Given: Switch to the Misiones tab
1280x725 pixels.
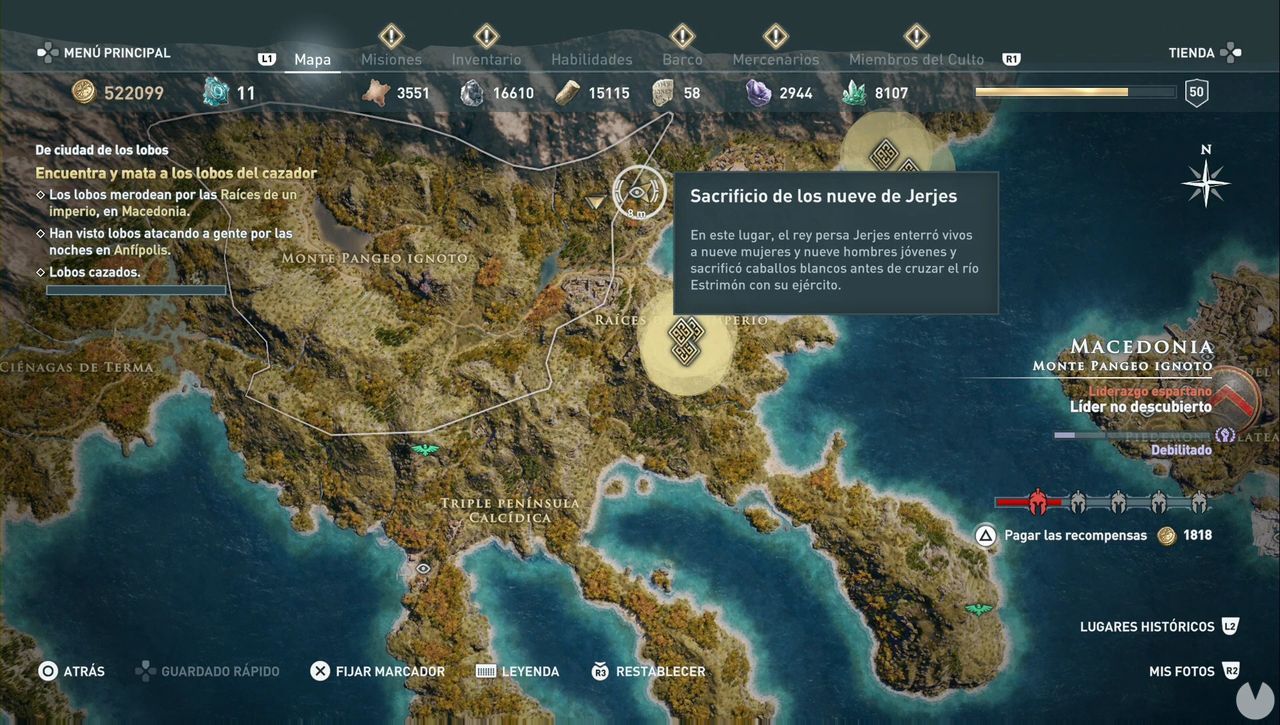Looking at the screenshot, I should coord(391,59).
